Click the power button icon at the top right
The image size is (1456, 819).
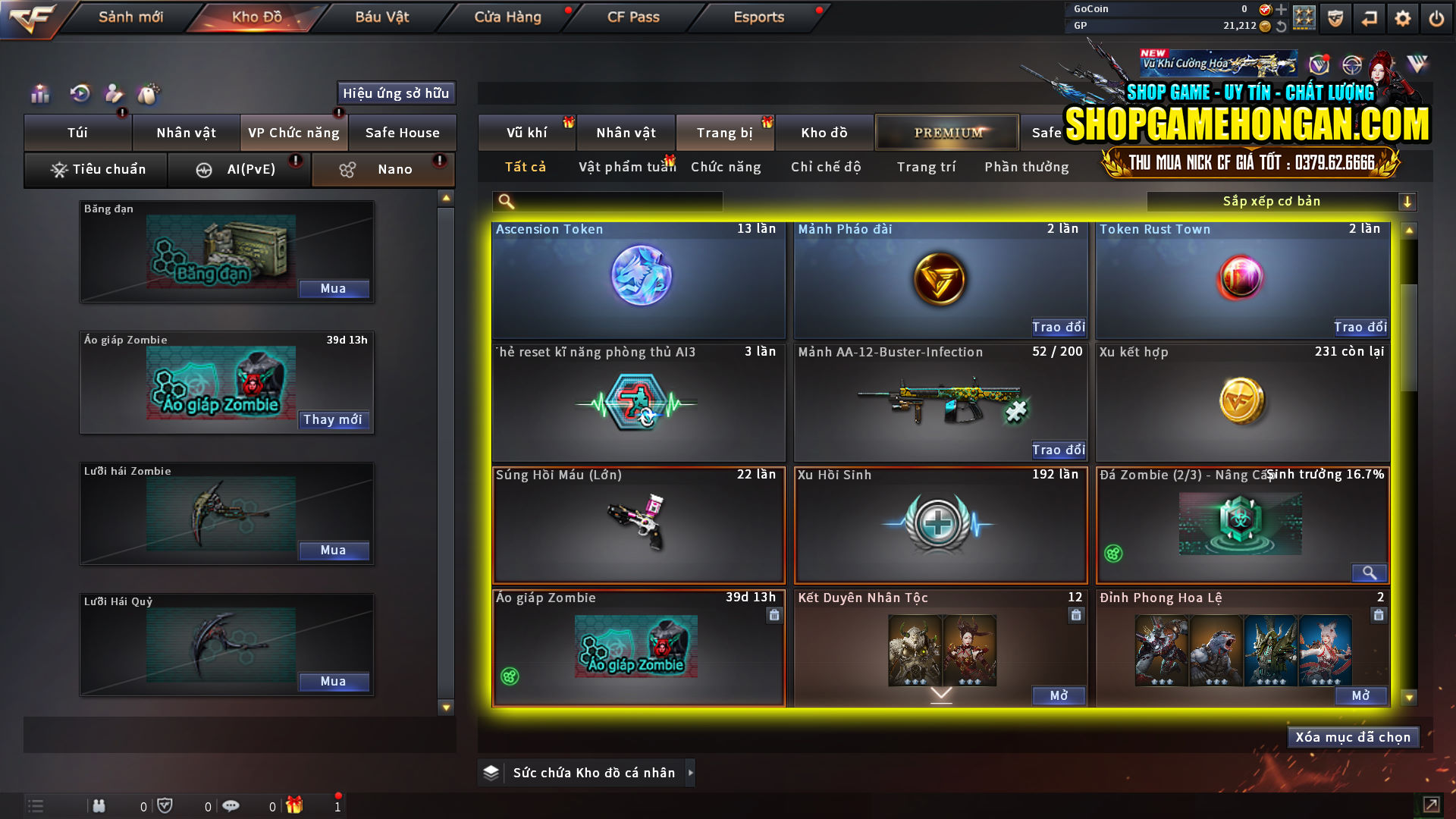[x=1437, y=18]
